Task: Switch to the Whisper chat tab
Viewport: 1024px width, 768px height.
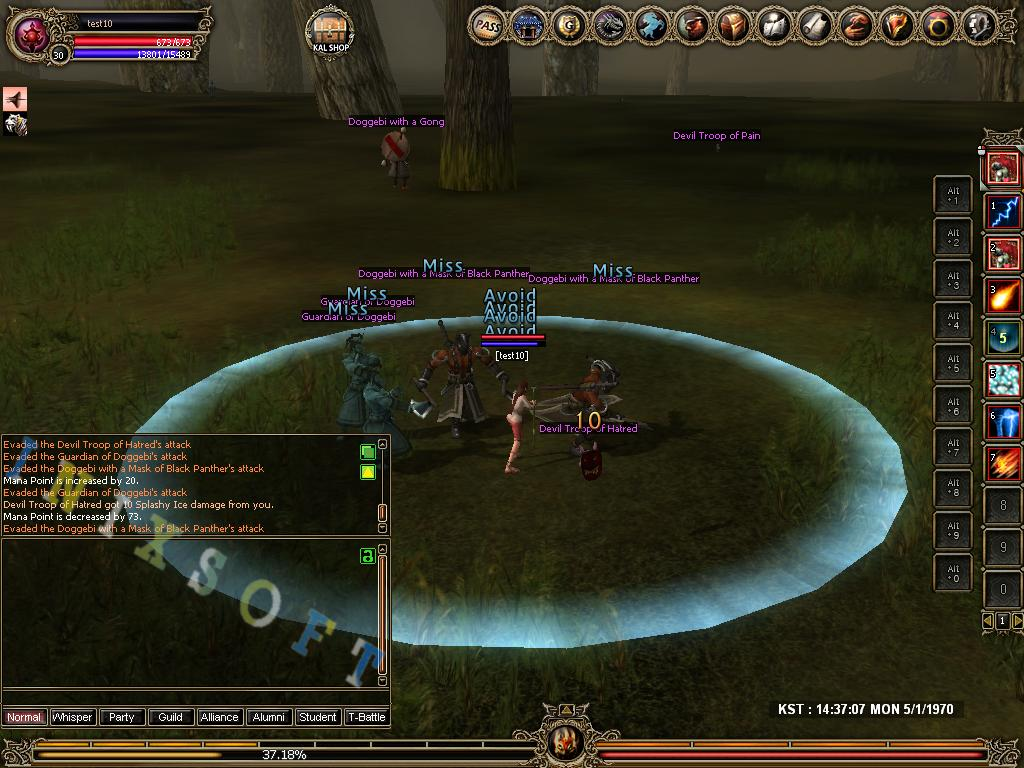Action: (x=73, y=717)
